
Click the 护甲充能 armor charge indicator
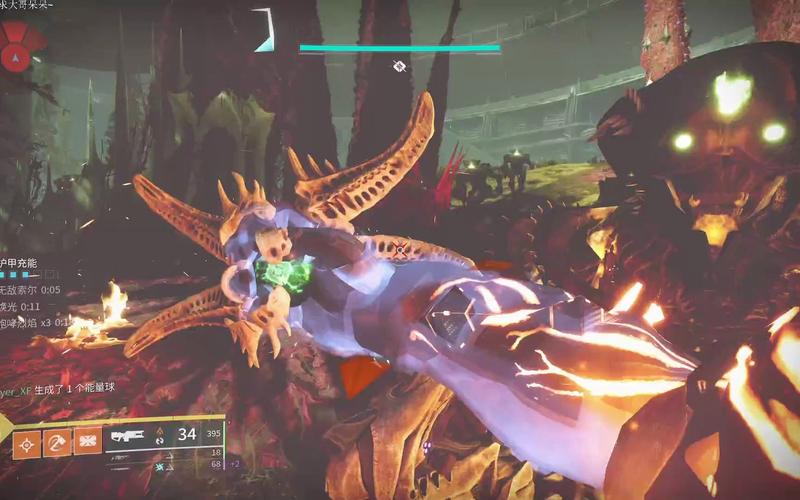click(x=18, y=263)
